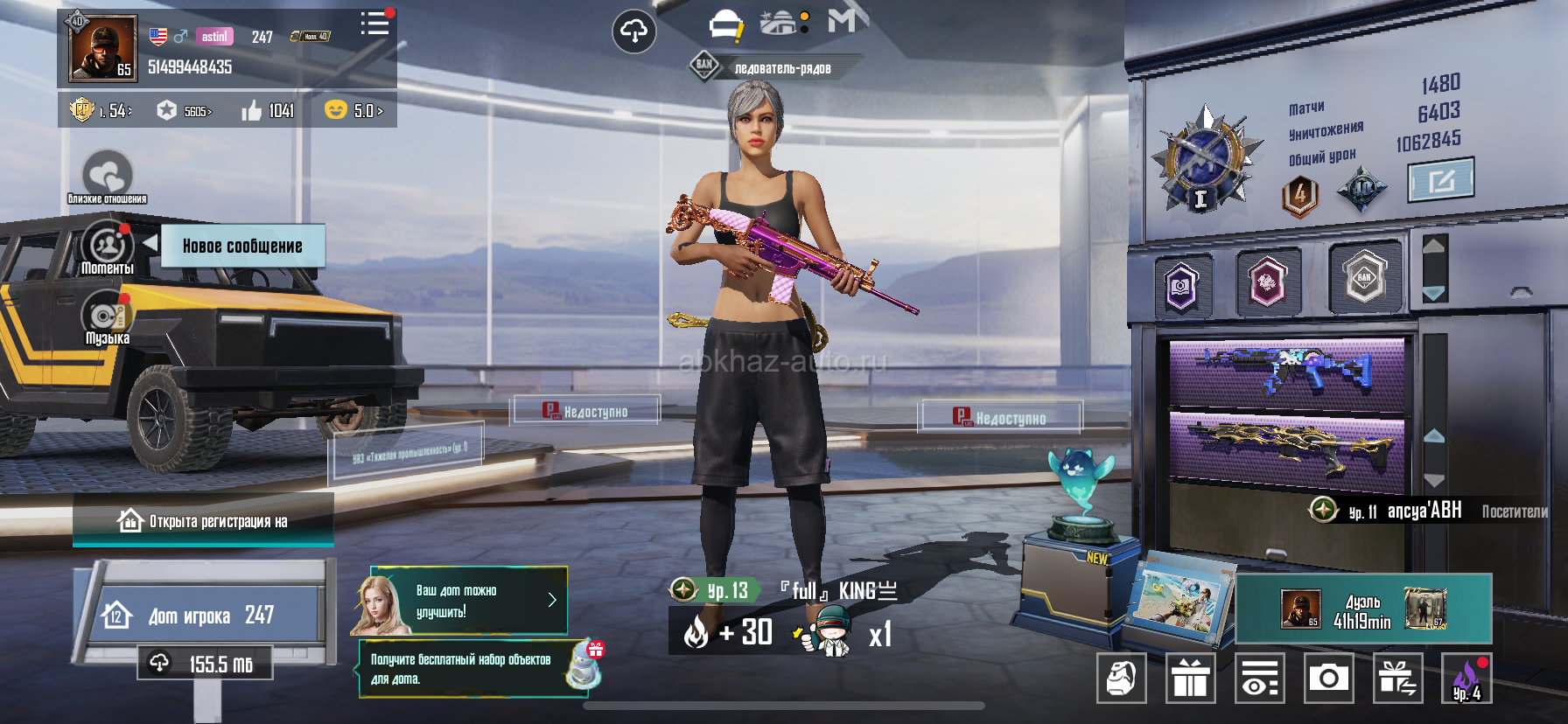Open the list menu icon
The image size is (1568, 724).
point(374,24)
